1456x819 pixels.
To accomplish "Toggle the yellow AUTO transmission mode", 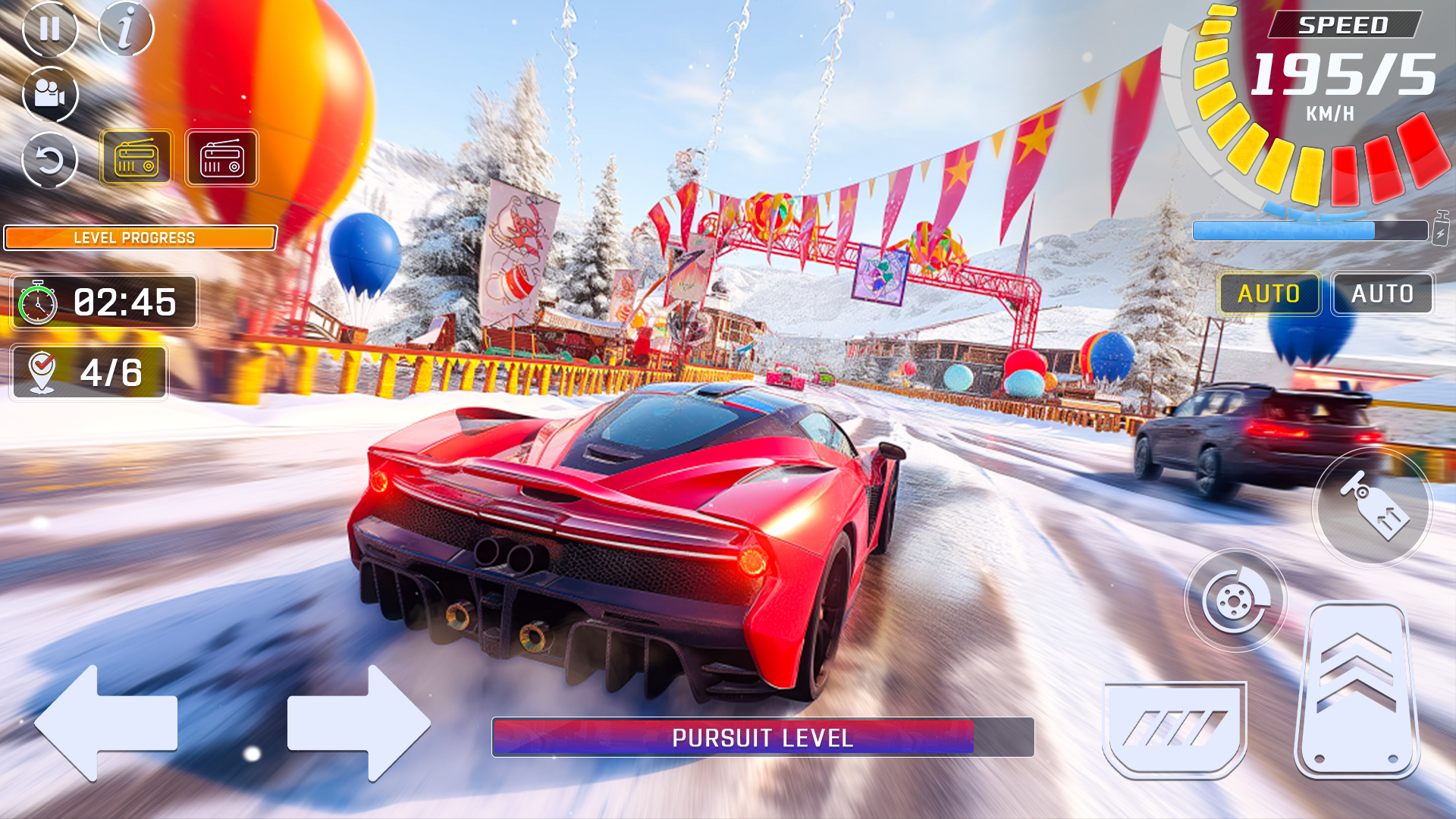I will coord(1270,293).
